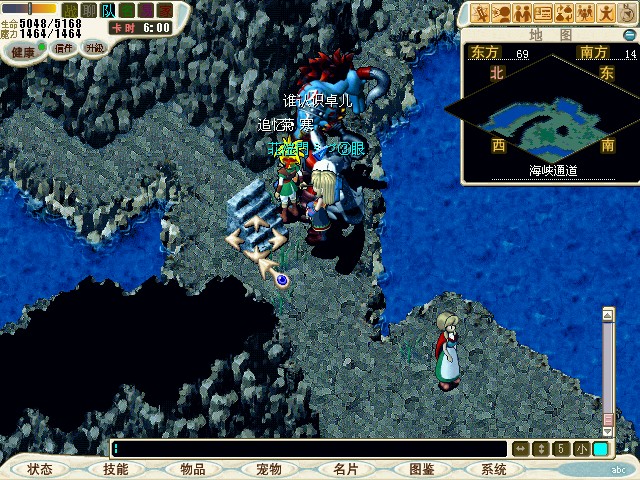Open the 信件 mail button
This screenshot has width=640, height=480.
point(64,47)
